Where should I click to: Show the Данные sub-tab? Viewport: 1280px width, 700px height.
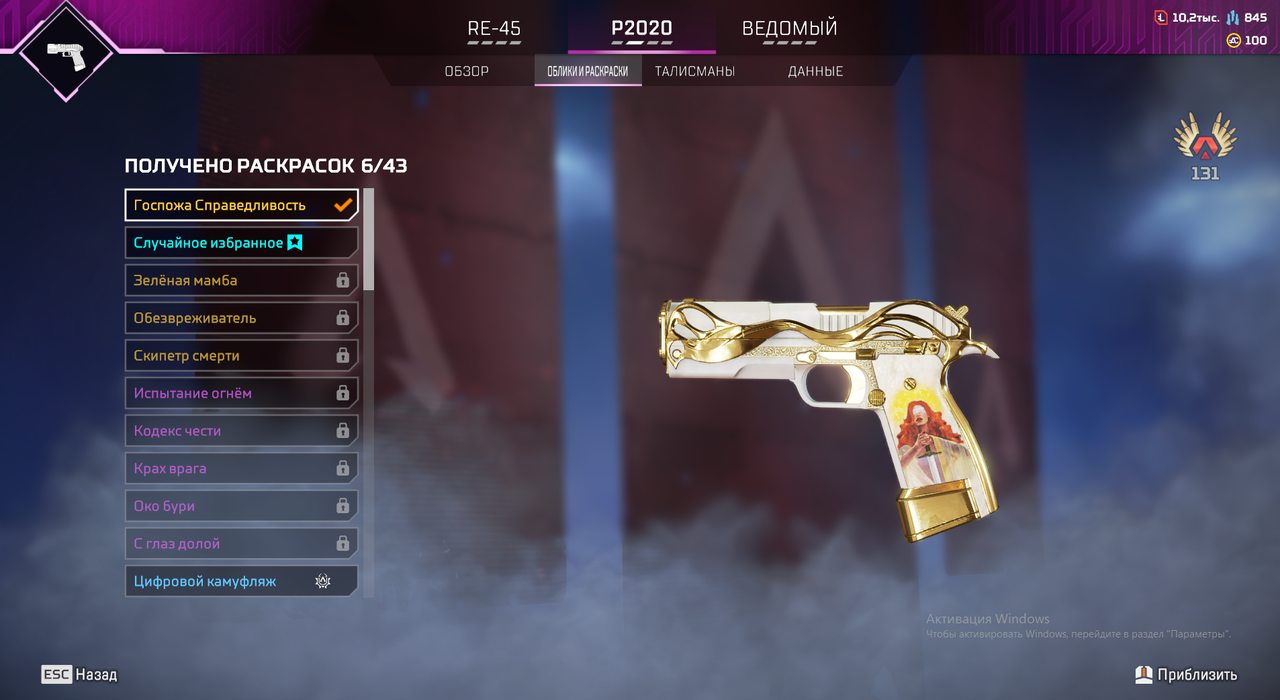tap(815, 71)
